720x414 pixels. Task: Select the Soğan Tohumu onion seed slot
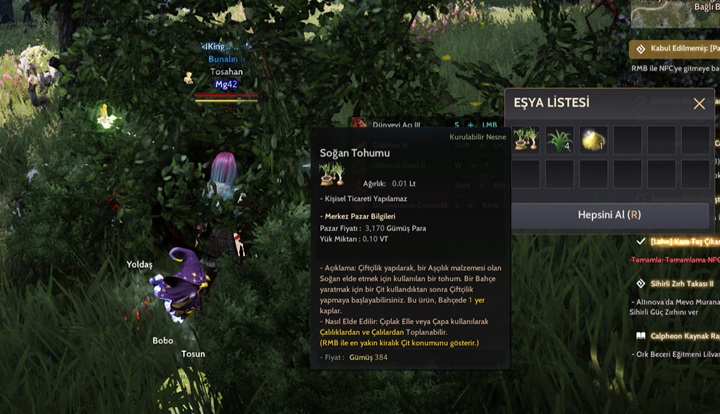(526, 139)
